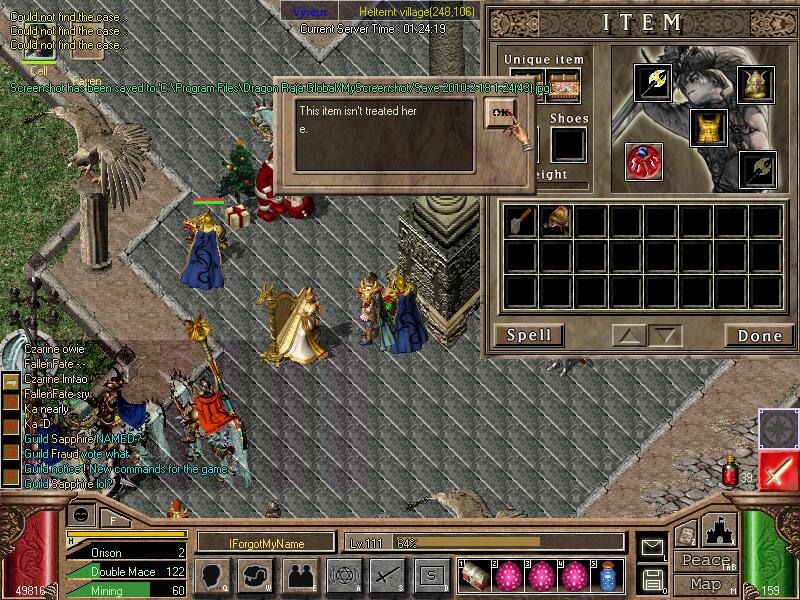Image resolution: width=800 pixels, height=600 pixels.
Task: Select the hammer in the inventory grid
Action: (x=521, y=220)
